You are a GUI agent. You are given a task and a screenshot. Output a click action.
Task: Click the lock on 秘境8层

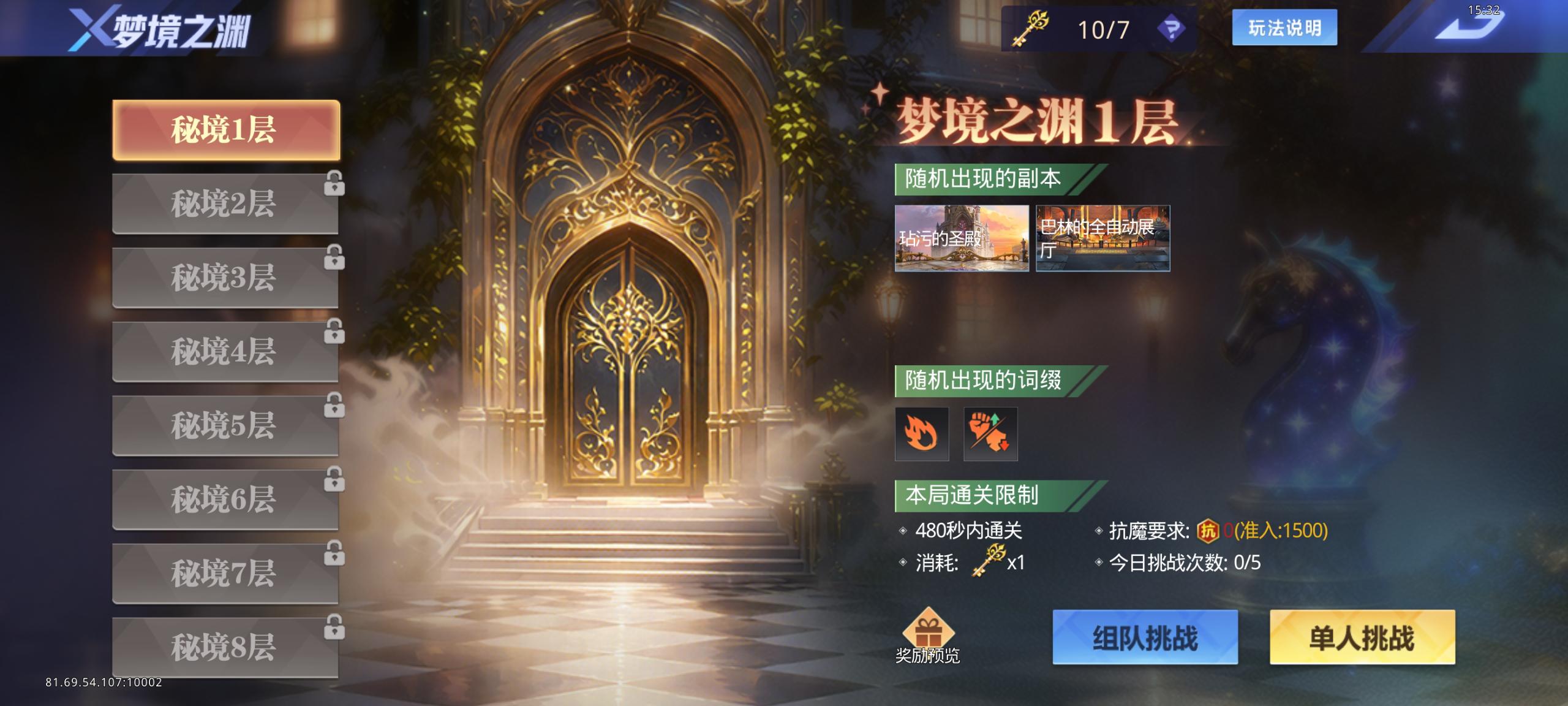334,628
